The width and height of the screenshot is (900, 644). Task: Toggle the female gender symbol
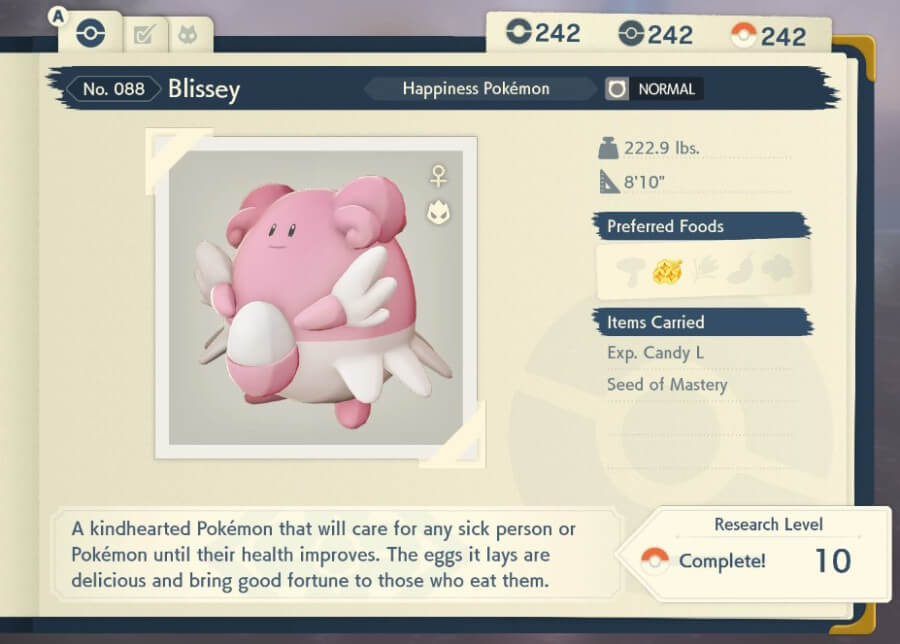click(437, 177)
